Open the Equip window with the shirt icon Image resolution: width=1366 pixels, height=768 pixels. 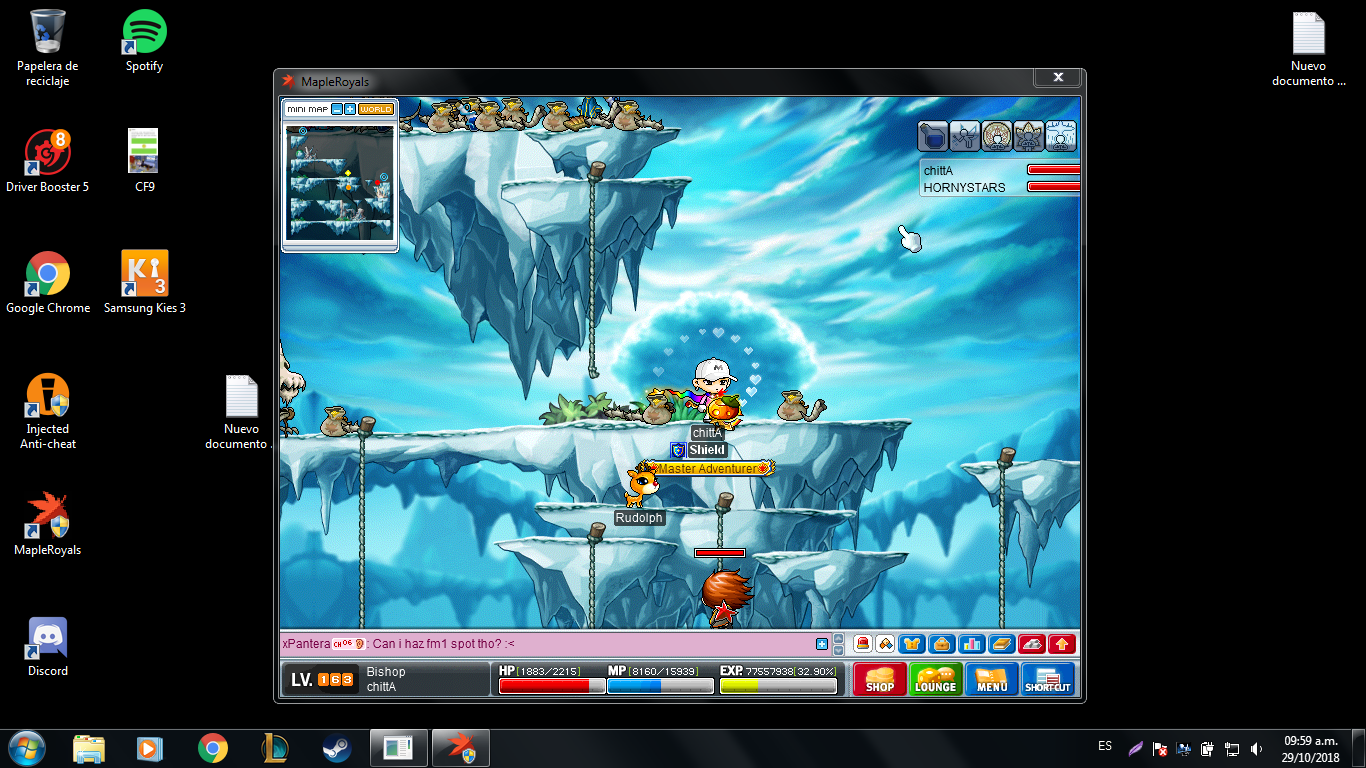912,644
